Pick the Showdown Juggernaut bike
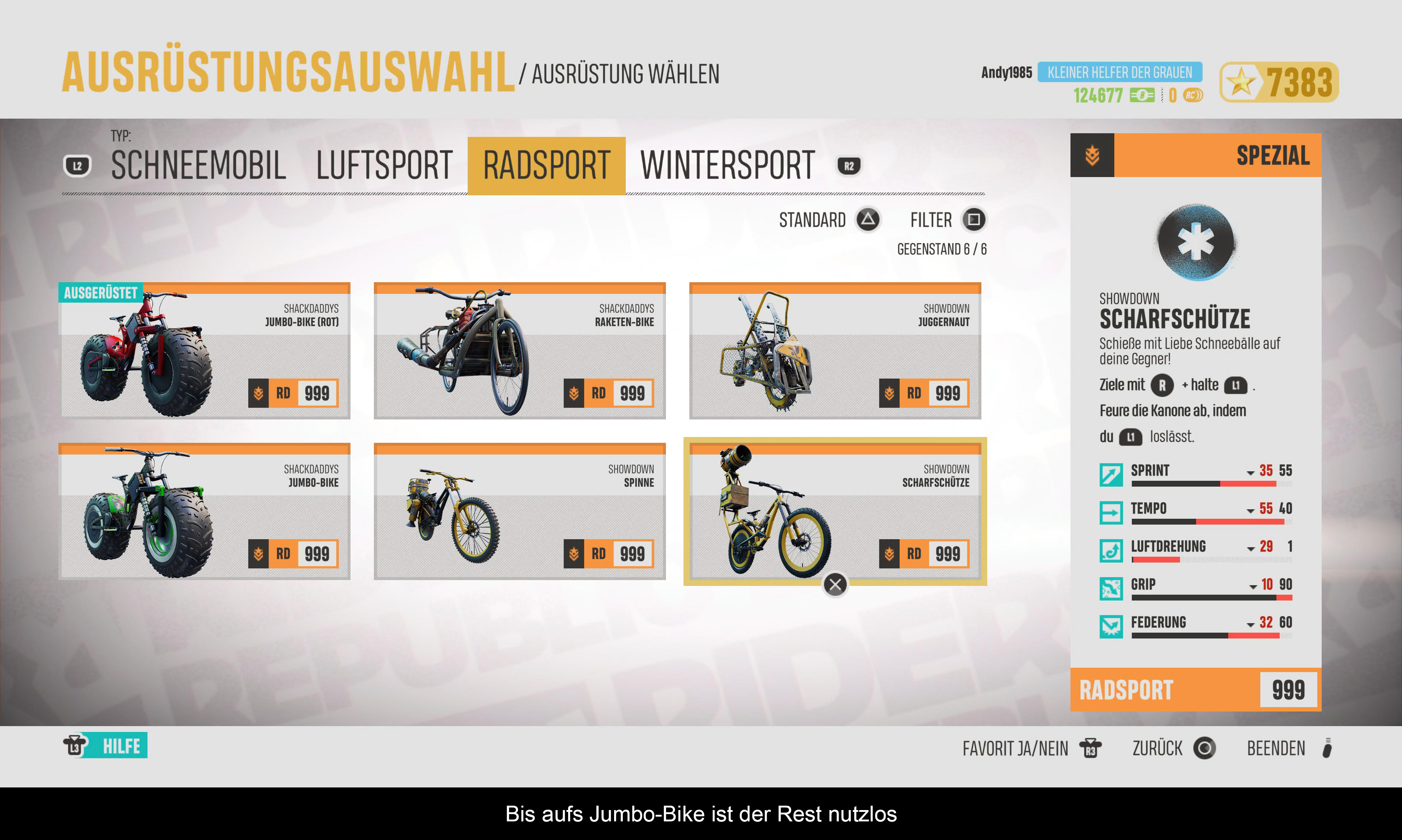The width and height of the screenshot is (1402, 840). 835,351
